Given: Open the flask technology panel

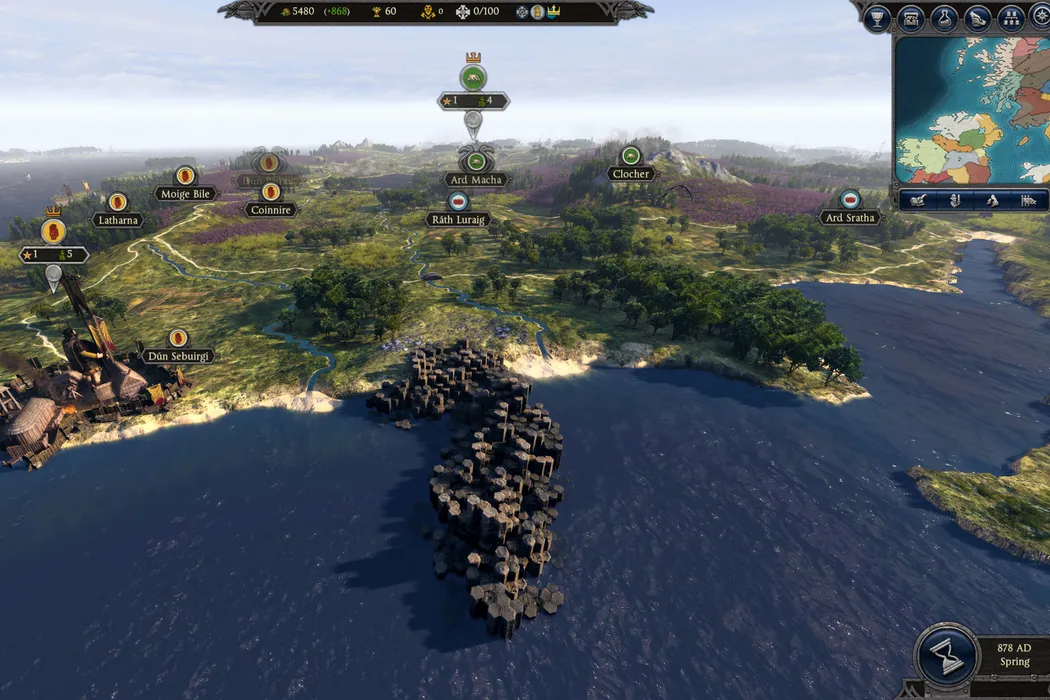Looking at the screenshot, I should pyautogui.click(x=944, y=18).
